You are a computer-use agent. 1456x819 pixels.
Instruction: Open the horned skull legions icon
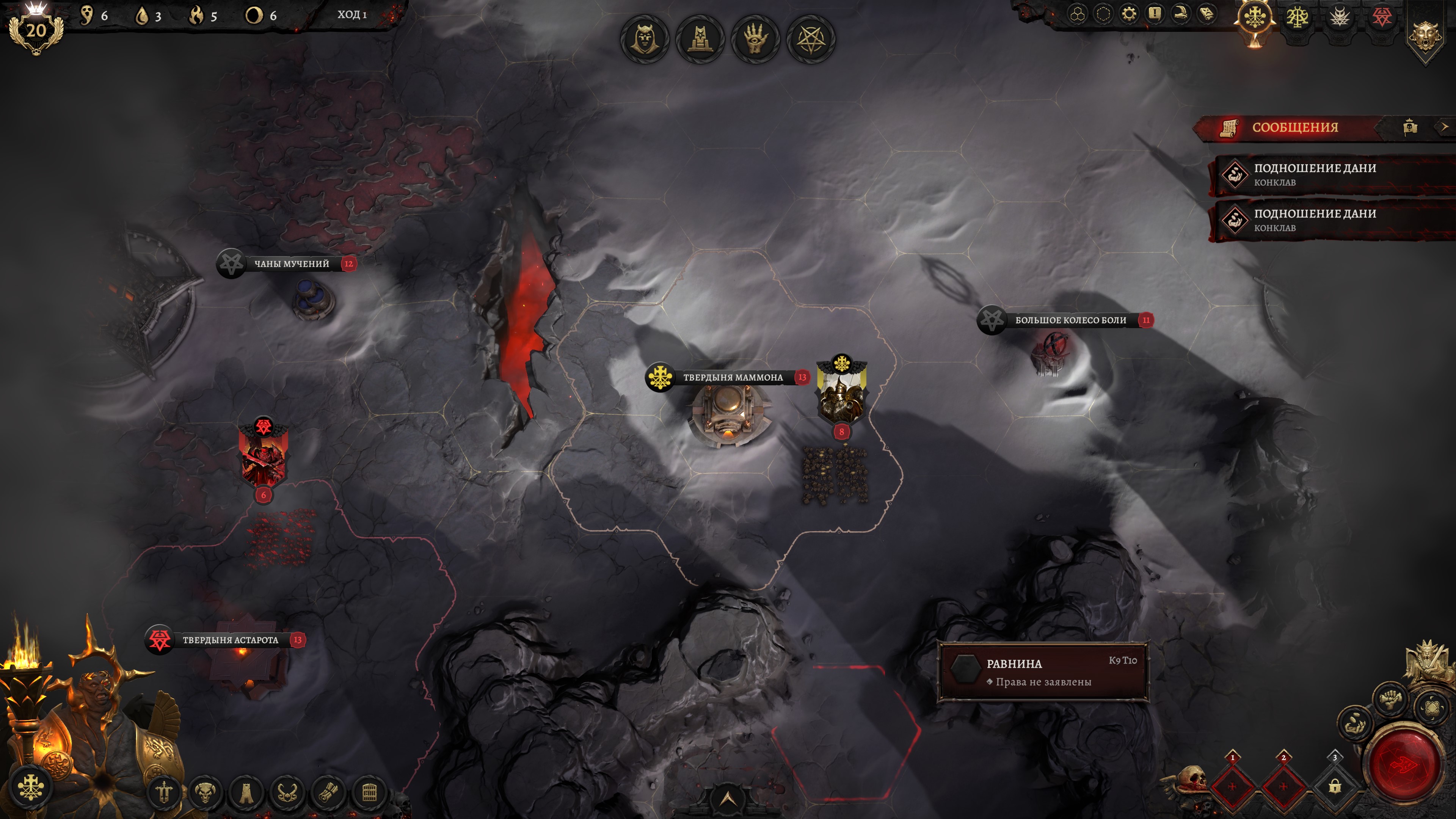205,792
